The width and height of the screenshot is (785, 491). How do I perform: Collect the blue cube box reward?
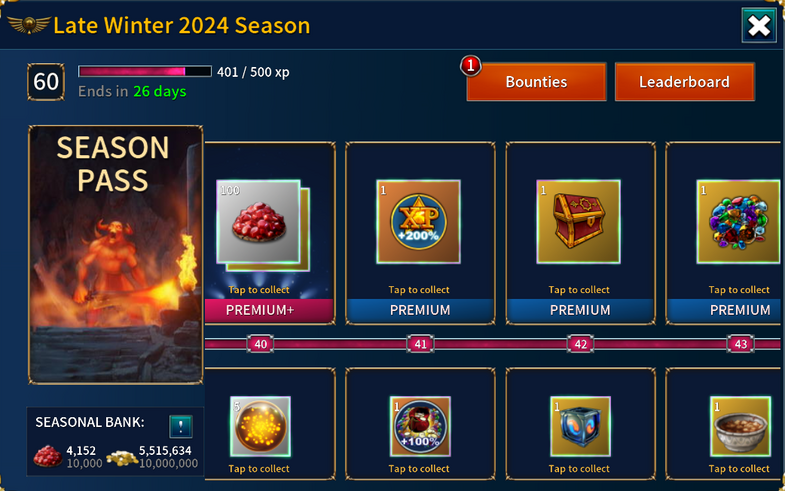coord(580,428)
